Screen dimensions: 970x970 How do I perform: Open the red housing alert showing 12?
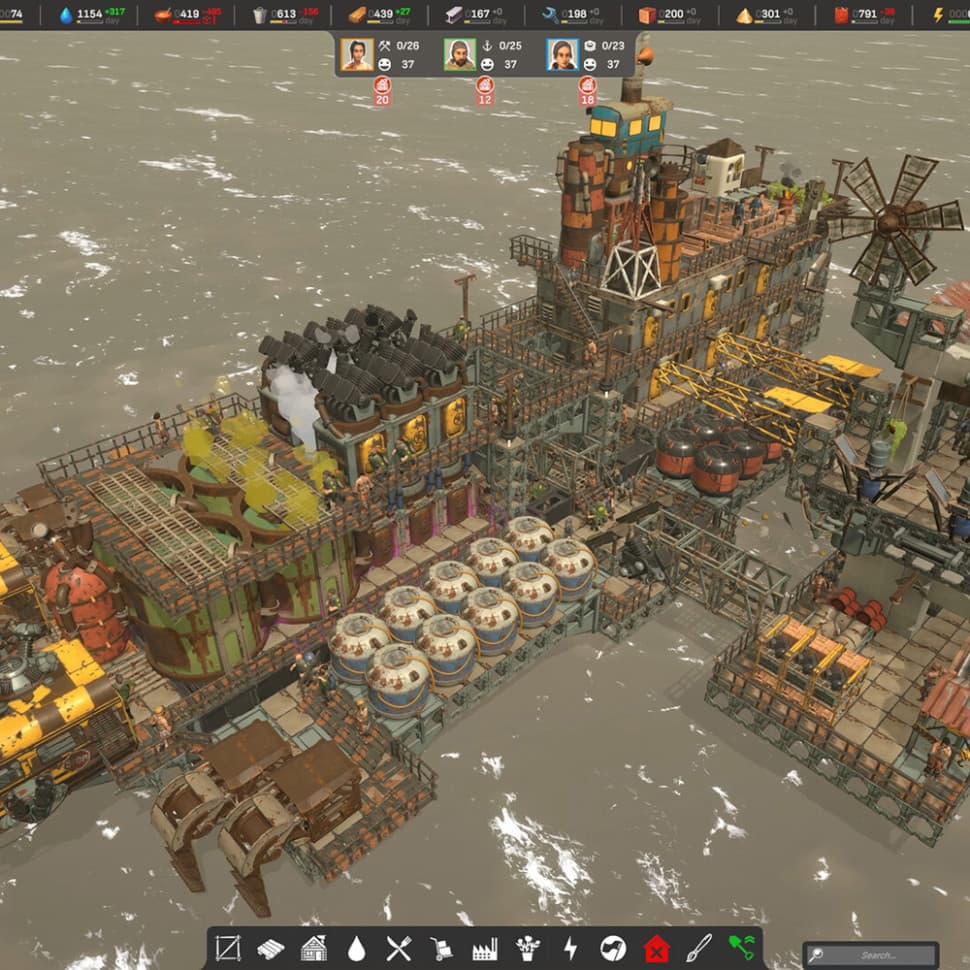click(x=485, y=91)
